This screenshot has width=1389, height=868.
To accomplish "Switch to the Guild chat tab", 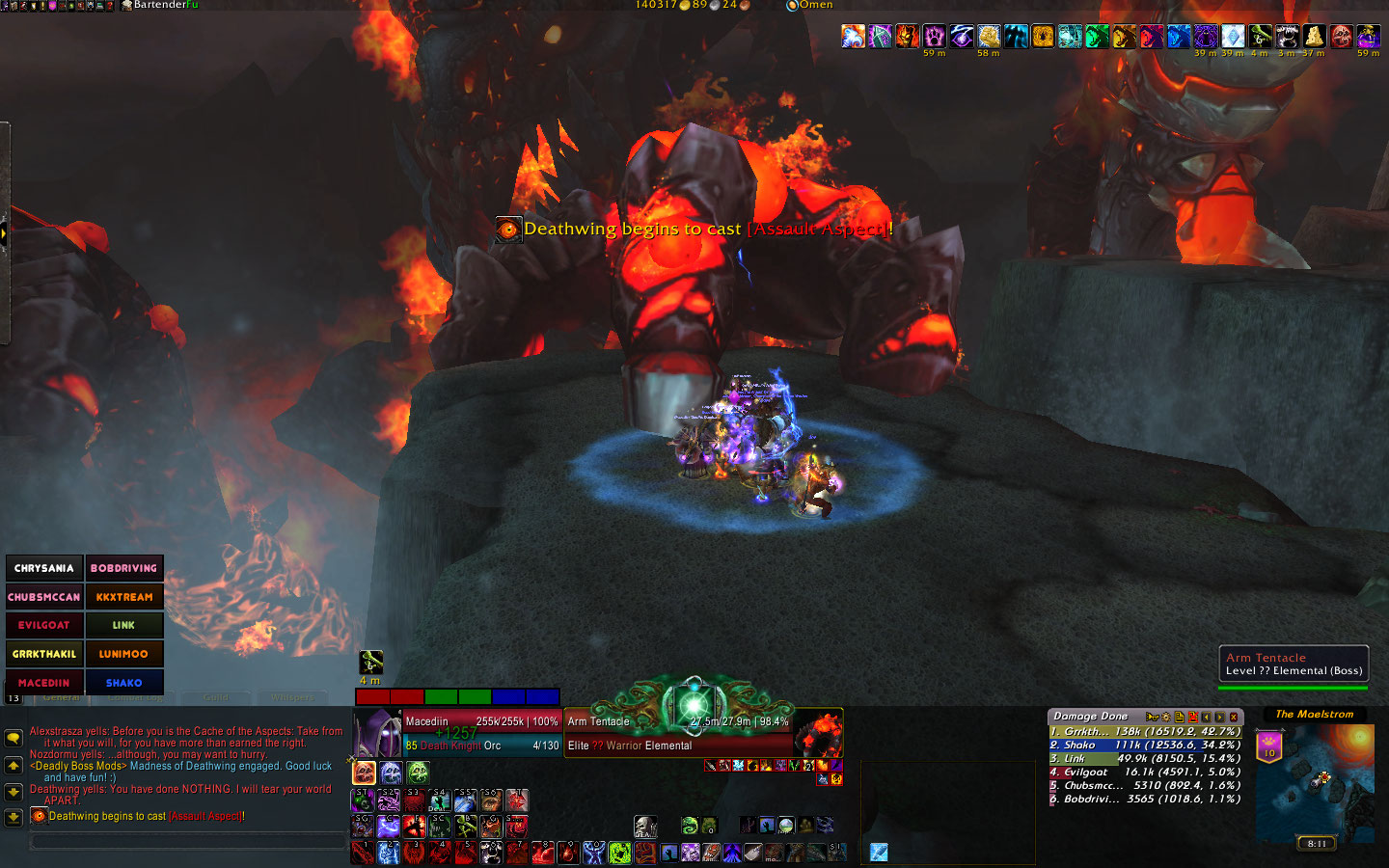I will [x=216, y=697].
